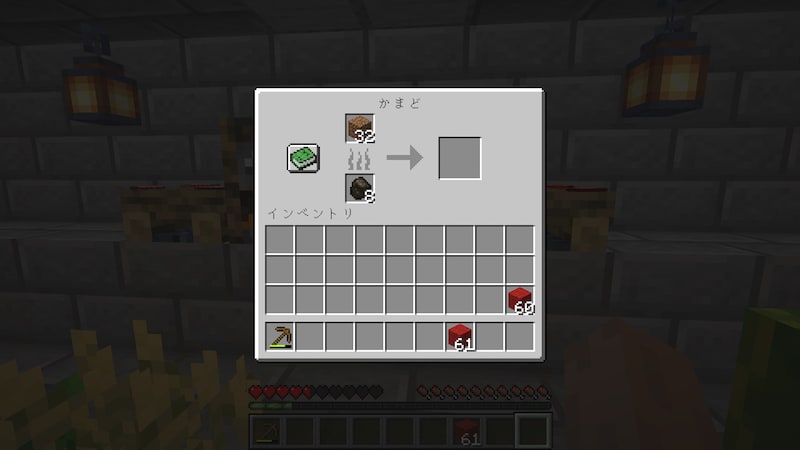
Task: Select the pickaxe in the inventory hotbar row
Action: point(280,337)
